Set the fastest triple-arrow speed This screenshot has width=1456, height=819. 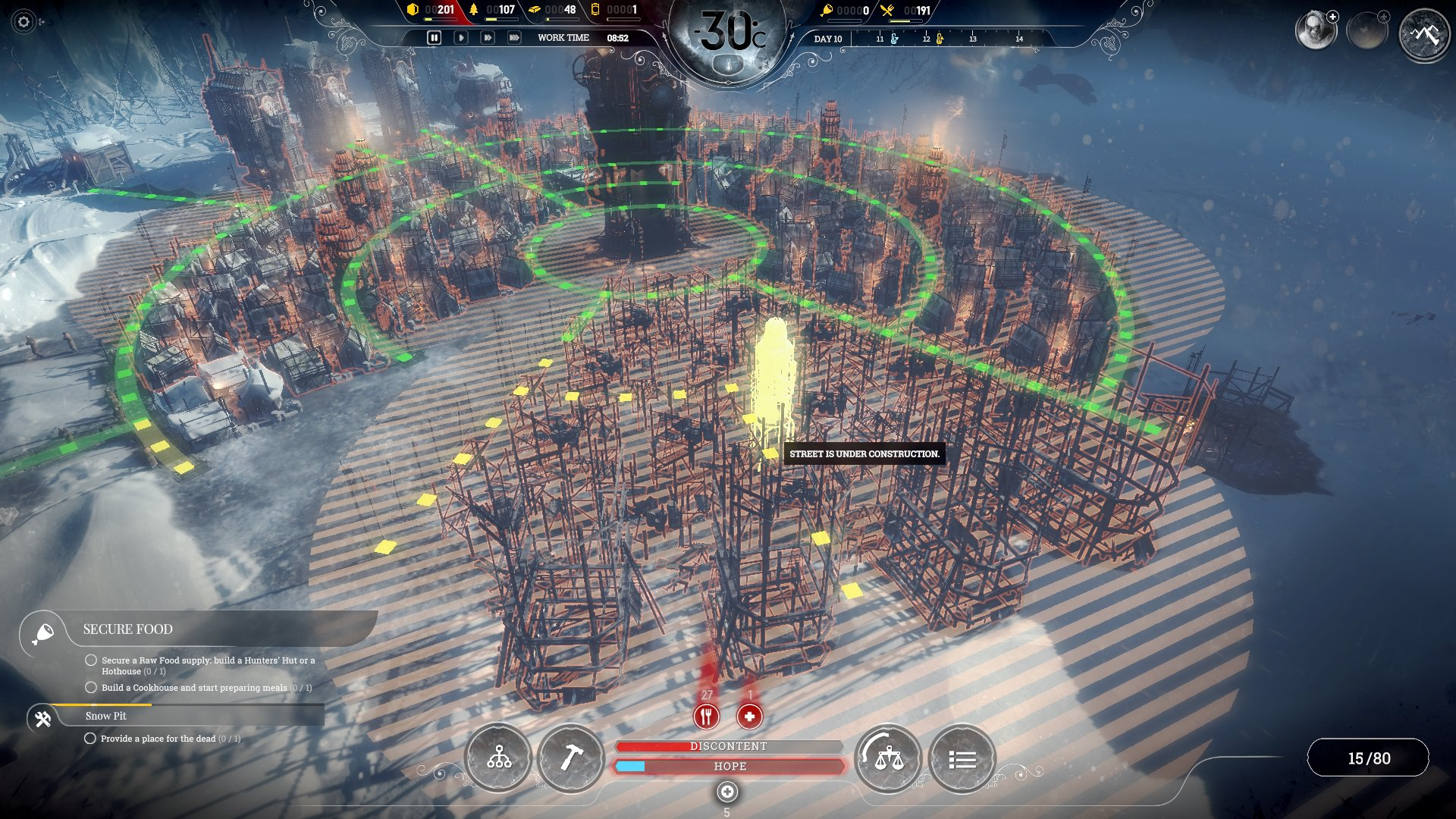coord(514,37)
